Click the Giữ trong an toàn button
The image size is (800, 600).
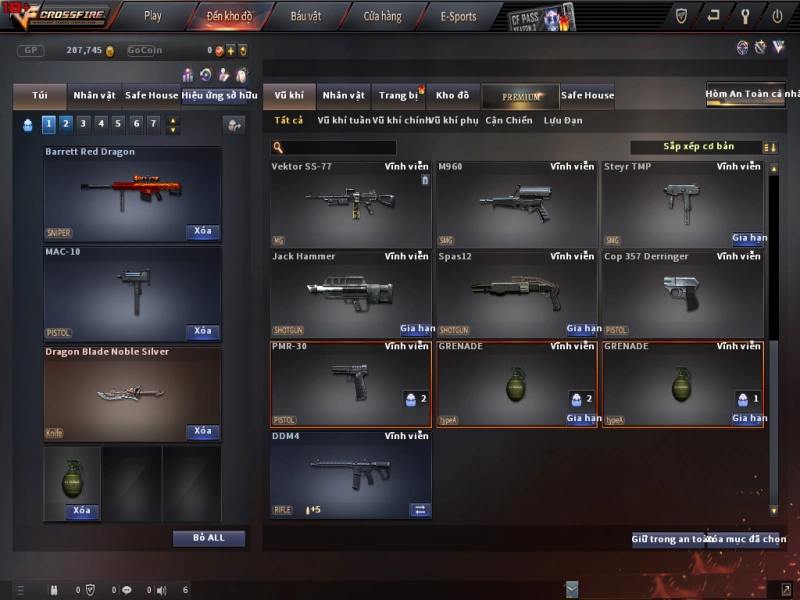click(668, 540)
